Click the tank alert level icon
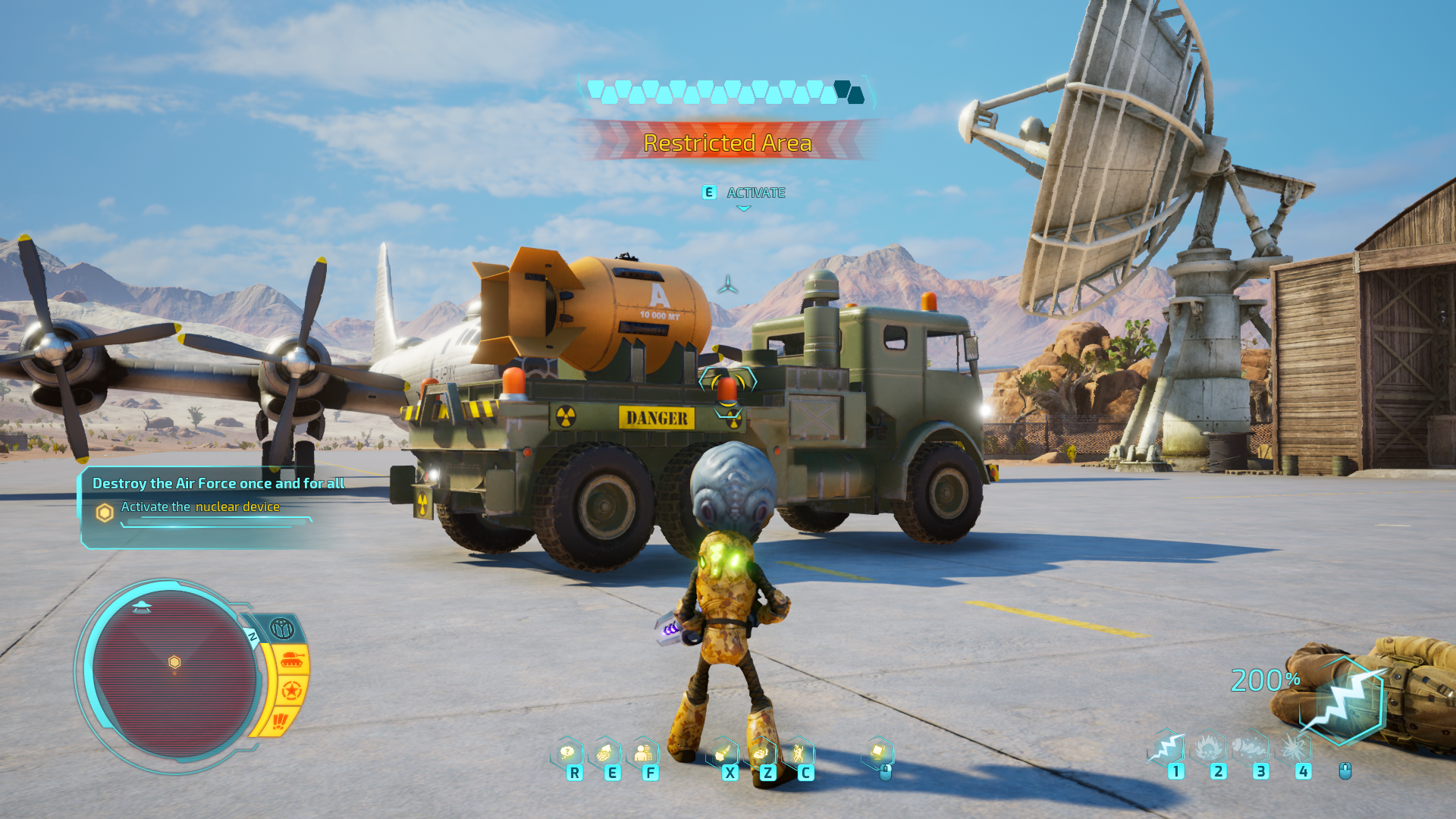Image resolution: width=1456 pixels, height=819 pixels. (x=291, y=661)
